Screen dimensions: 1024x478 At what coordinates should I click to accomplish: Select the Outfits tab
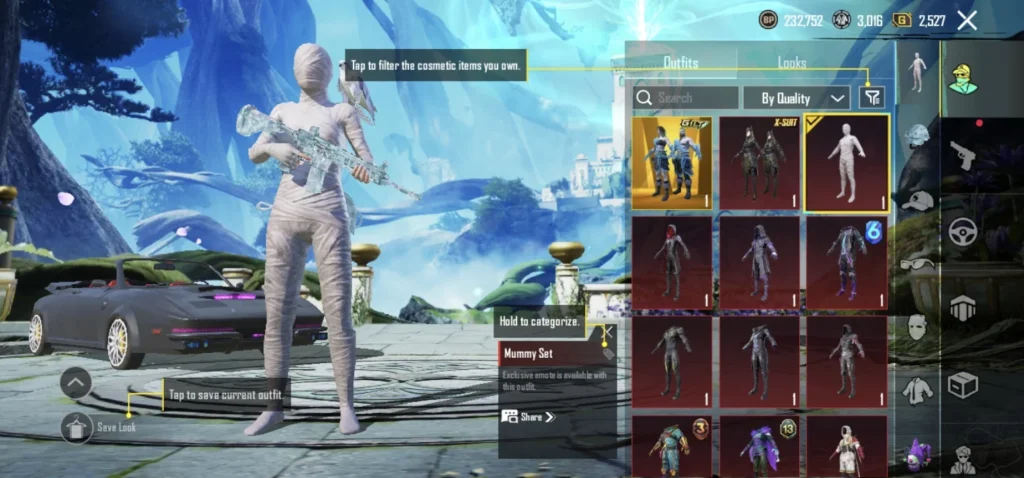pos(681,62)
